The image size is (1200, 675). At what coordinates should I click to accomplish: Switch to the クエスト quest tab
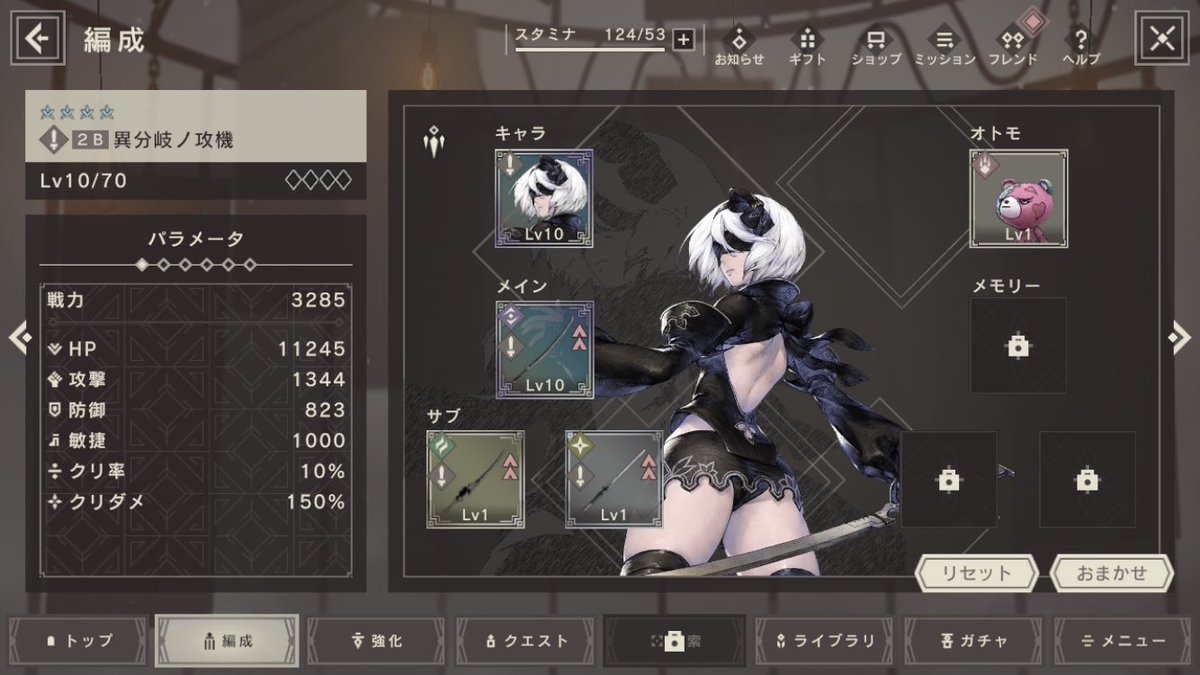pos(526,641)
